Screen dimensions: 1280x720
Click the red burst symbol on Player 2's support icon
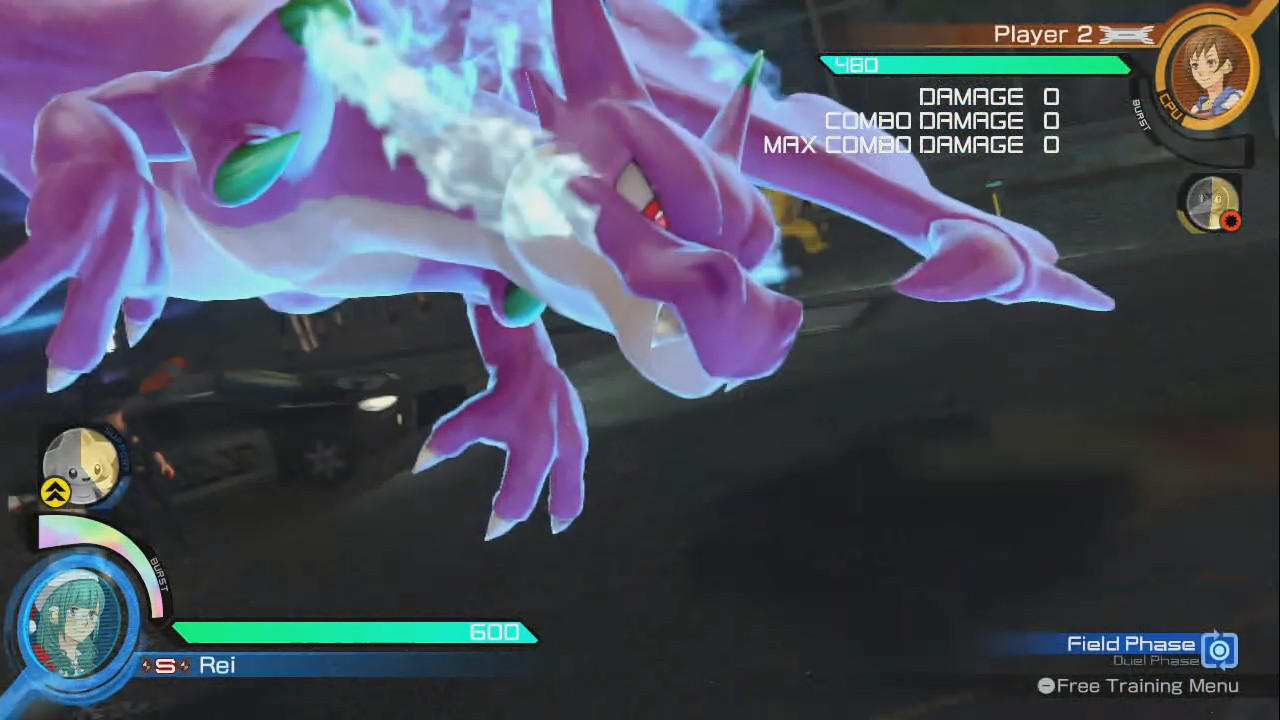click(1230, 220)
